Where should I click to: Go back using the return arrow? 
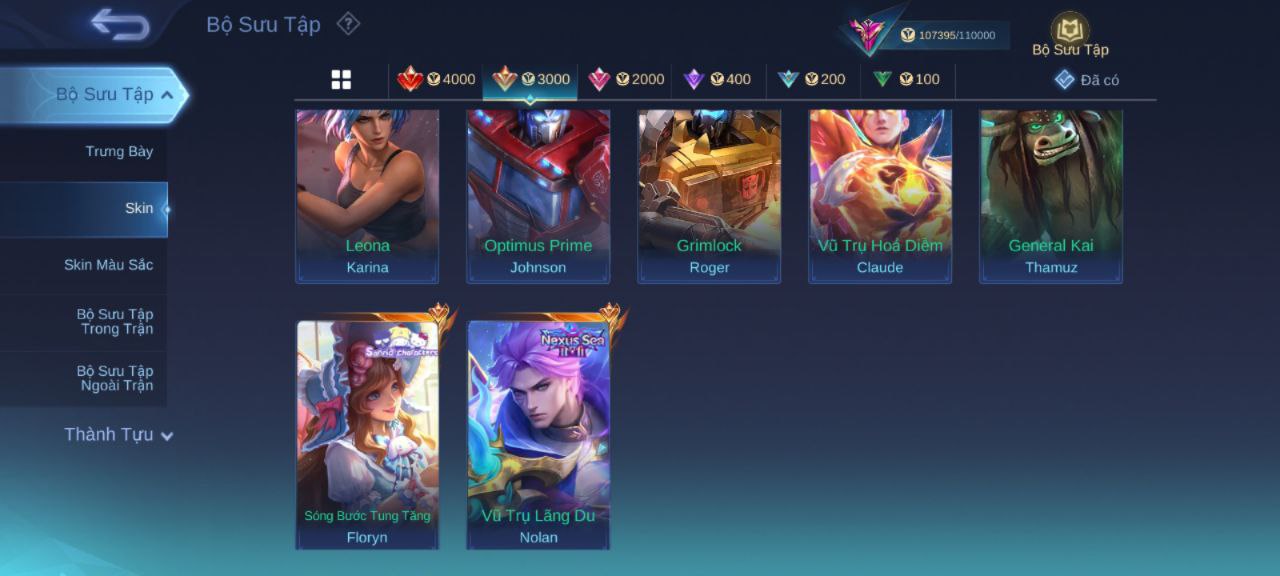pyautogui.click(x=120, y=24)
